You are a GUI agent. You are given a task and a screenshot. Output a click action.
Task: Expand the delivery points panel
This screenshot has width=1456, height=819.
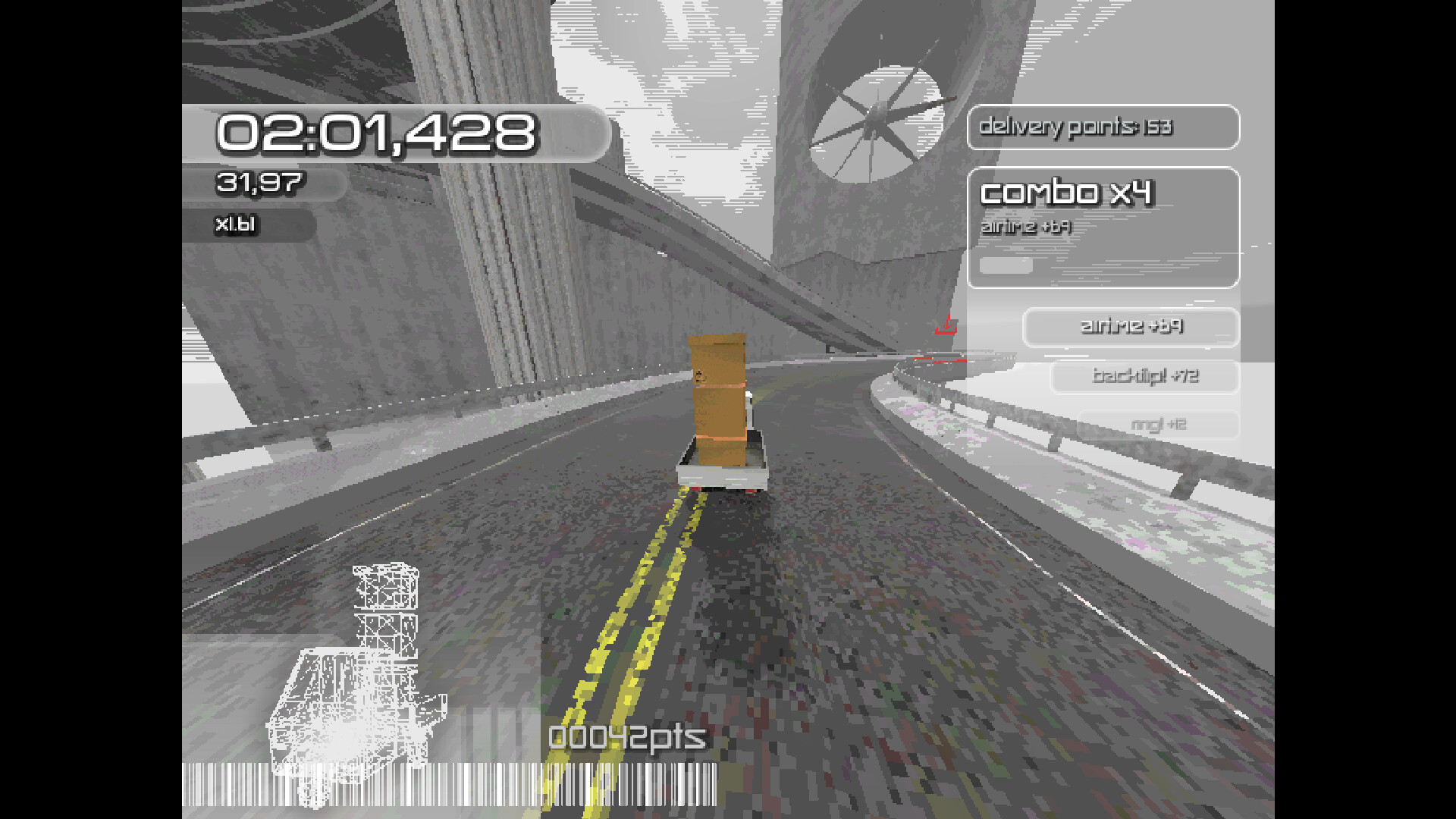(1103, 127)
